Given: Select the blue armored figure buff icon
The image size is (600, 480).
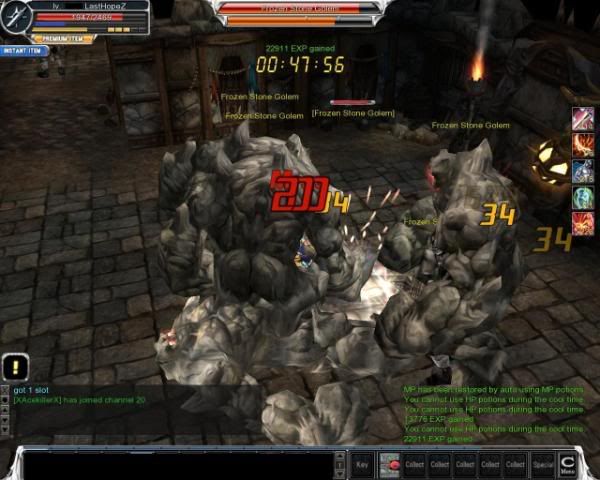Looking at the screenshot, I should tap(582, 171).
